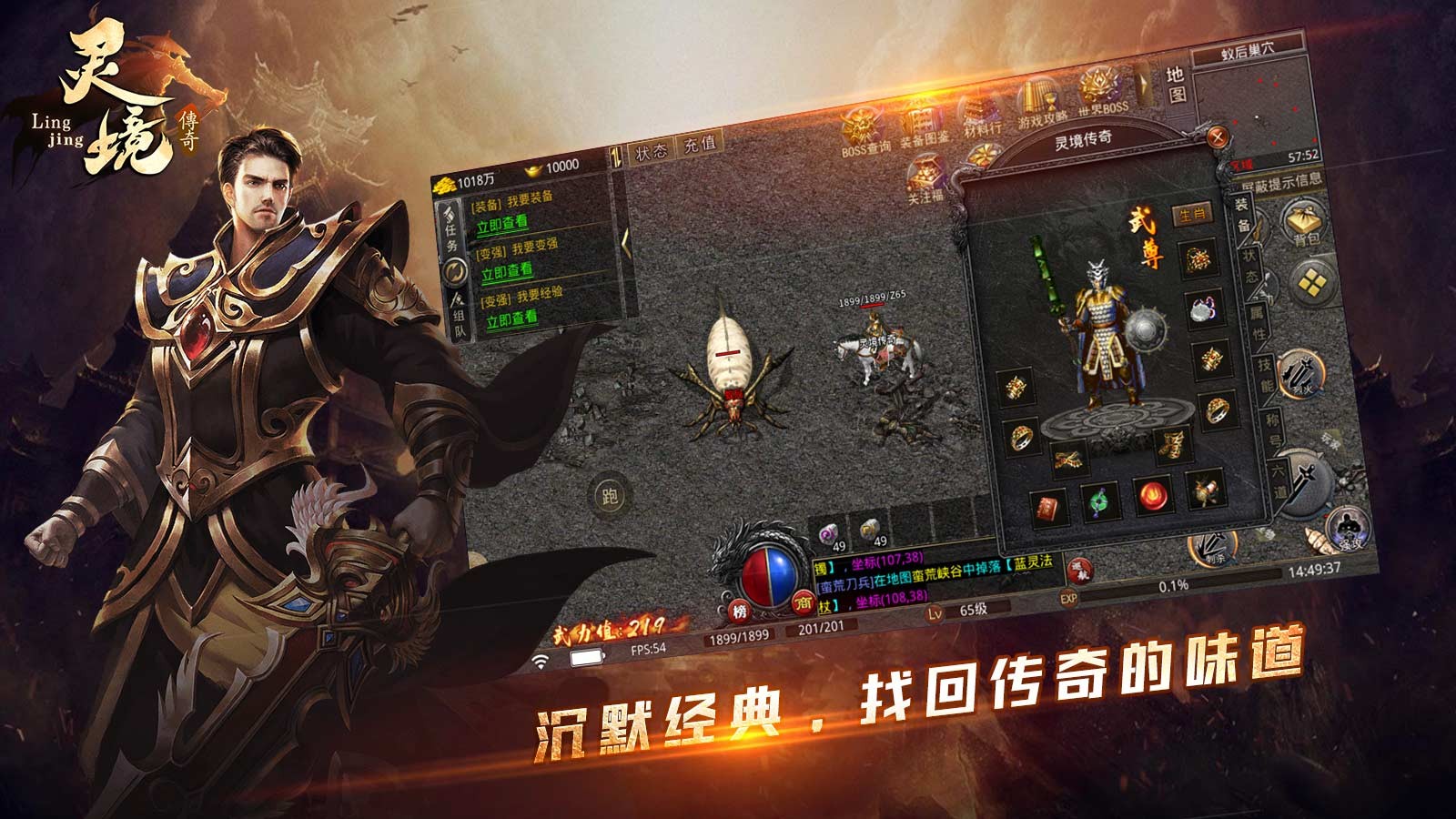Image resolution: width=1456 pixels, height=819 pixels.
Task: Open the BOSS查询 lookup panel
Action: [x=860, y=127]
